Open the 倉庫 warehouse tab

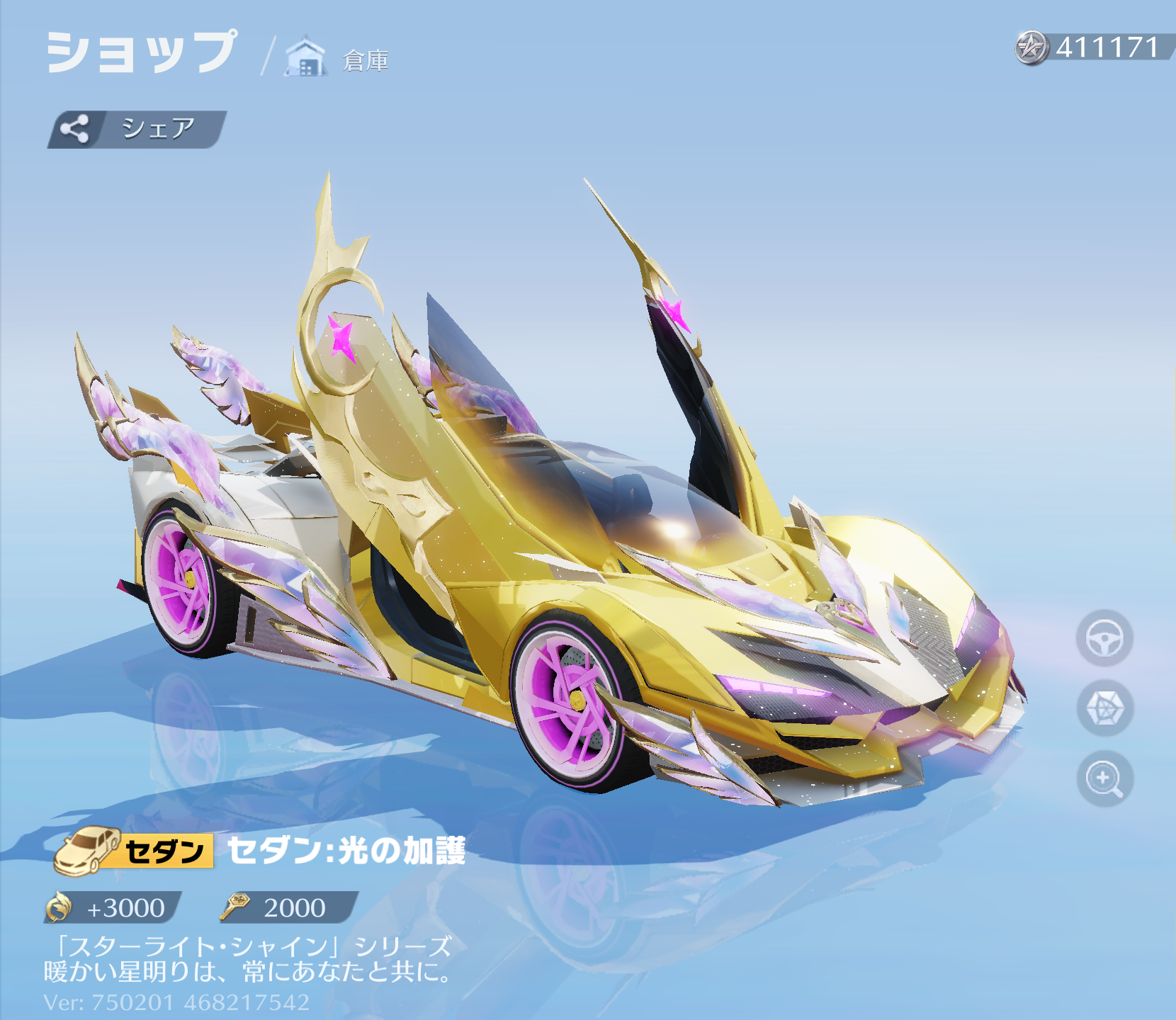click(339, 58)
